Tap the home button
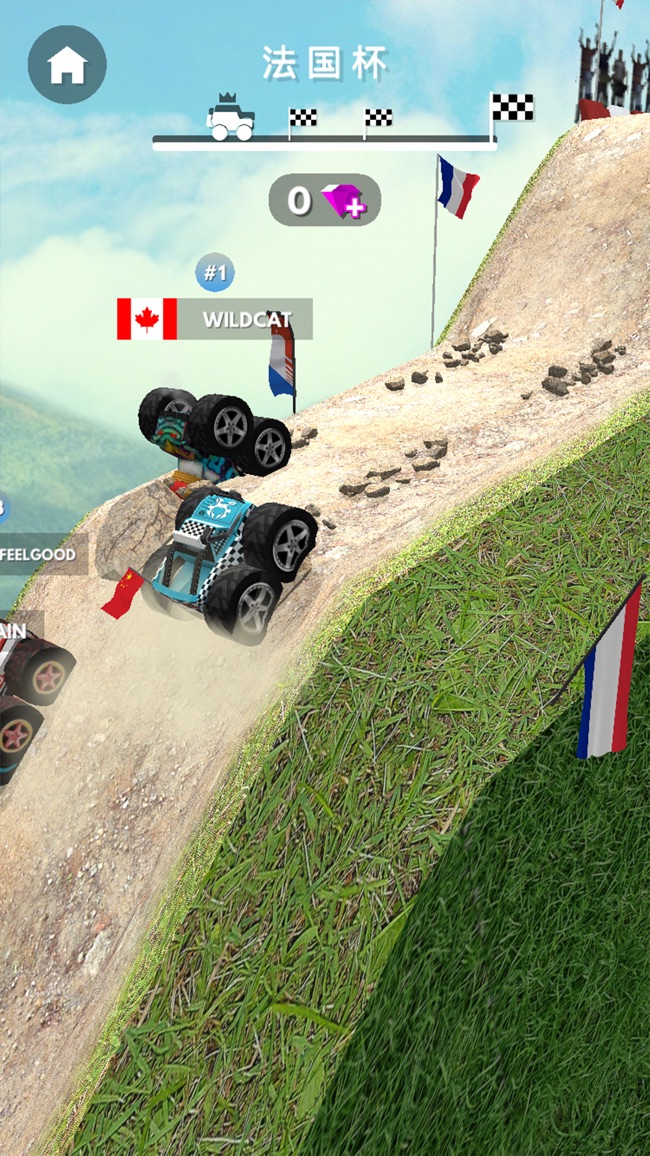 (67, 65)
